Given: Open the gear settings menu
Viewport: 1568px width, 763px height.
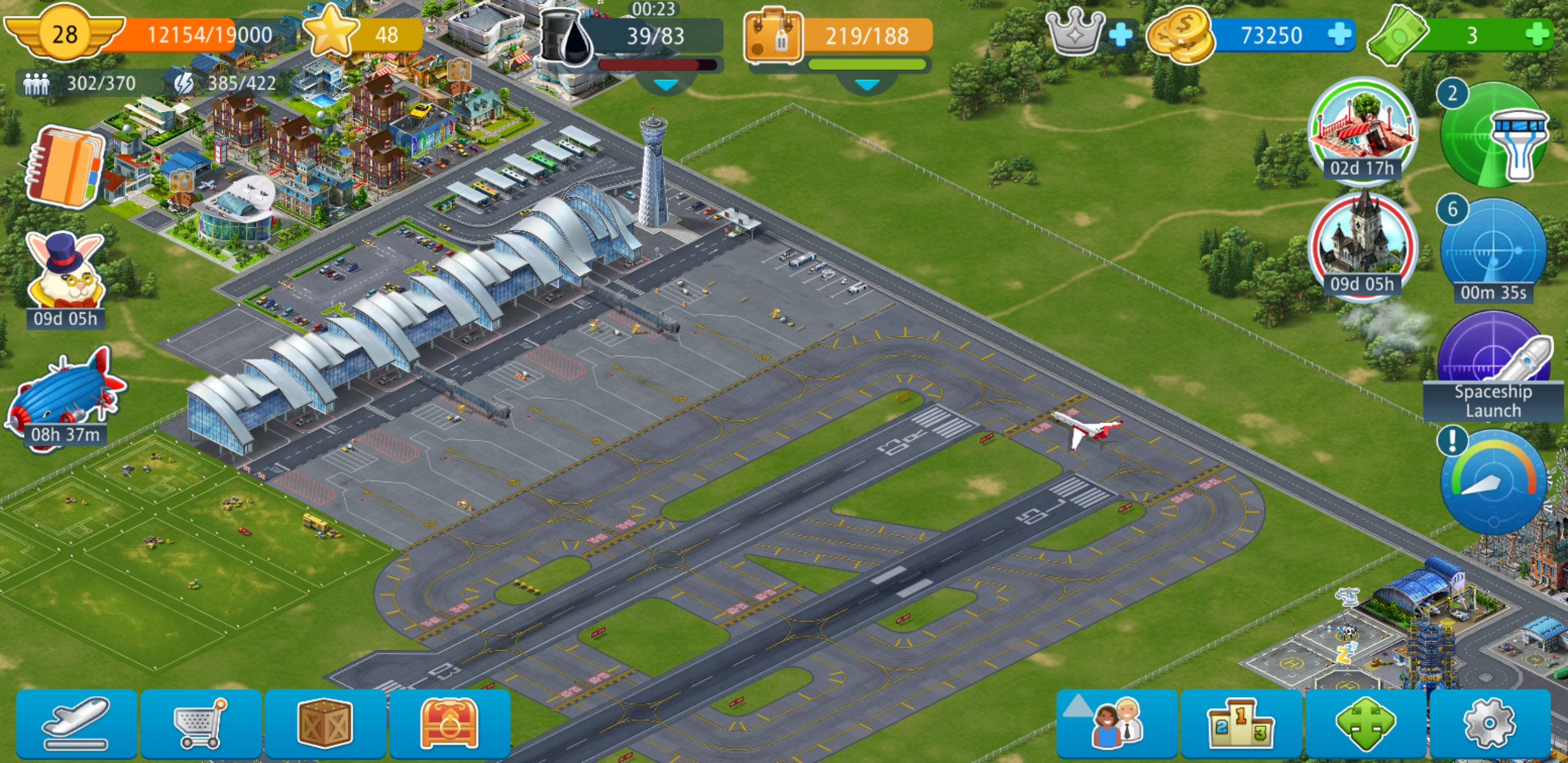Looking at the screenshot, I should (x=1490, y=723).
